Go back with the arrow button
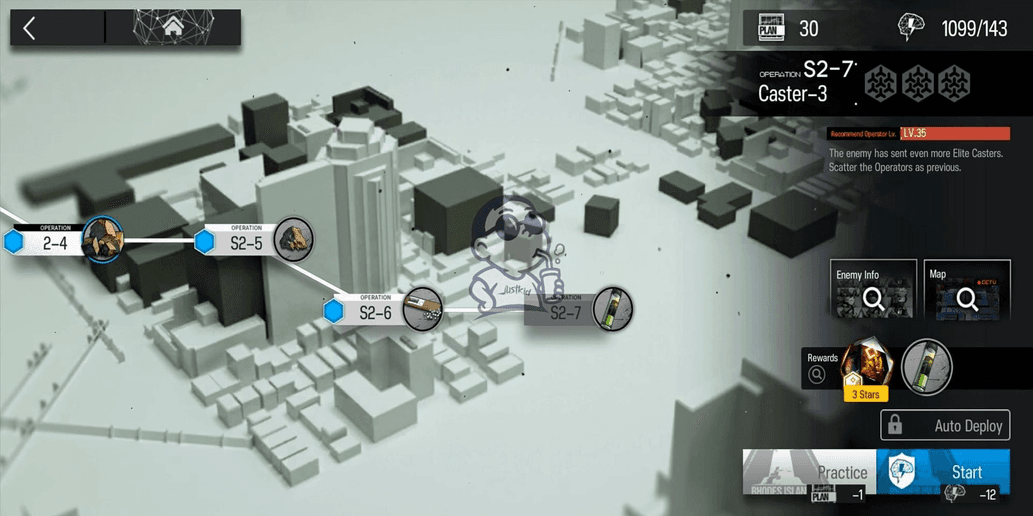 pos(30,28)
